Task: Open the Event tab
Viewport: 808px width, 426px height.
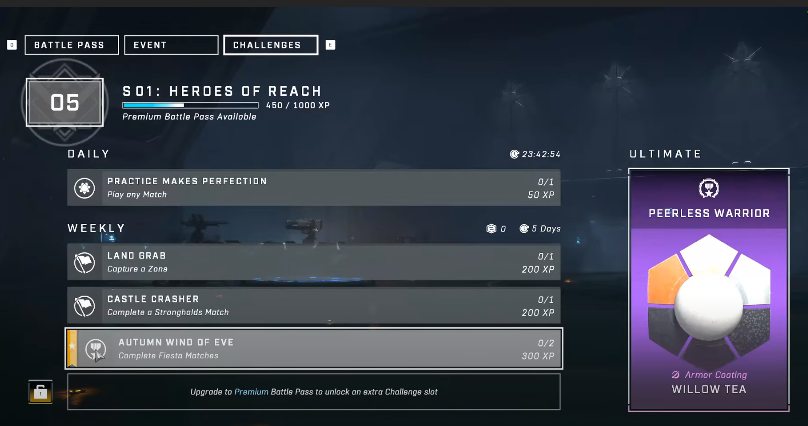Action: tap(172, 45)
